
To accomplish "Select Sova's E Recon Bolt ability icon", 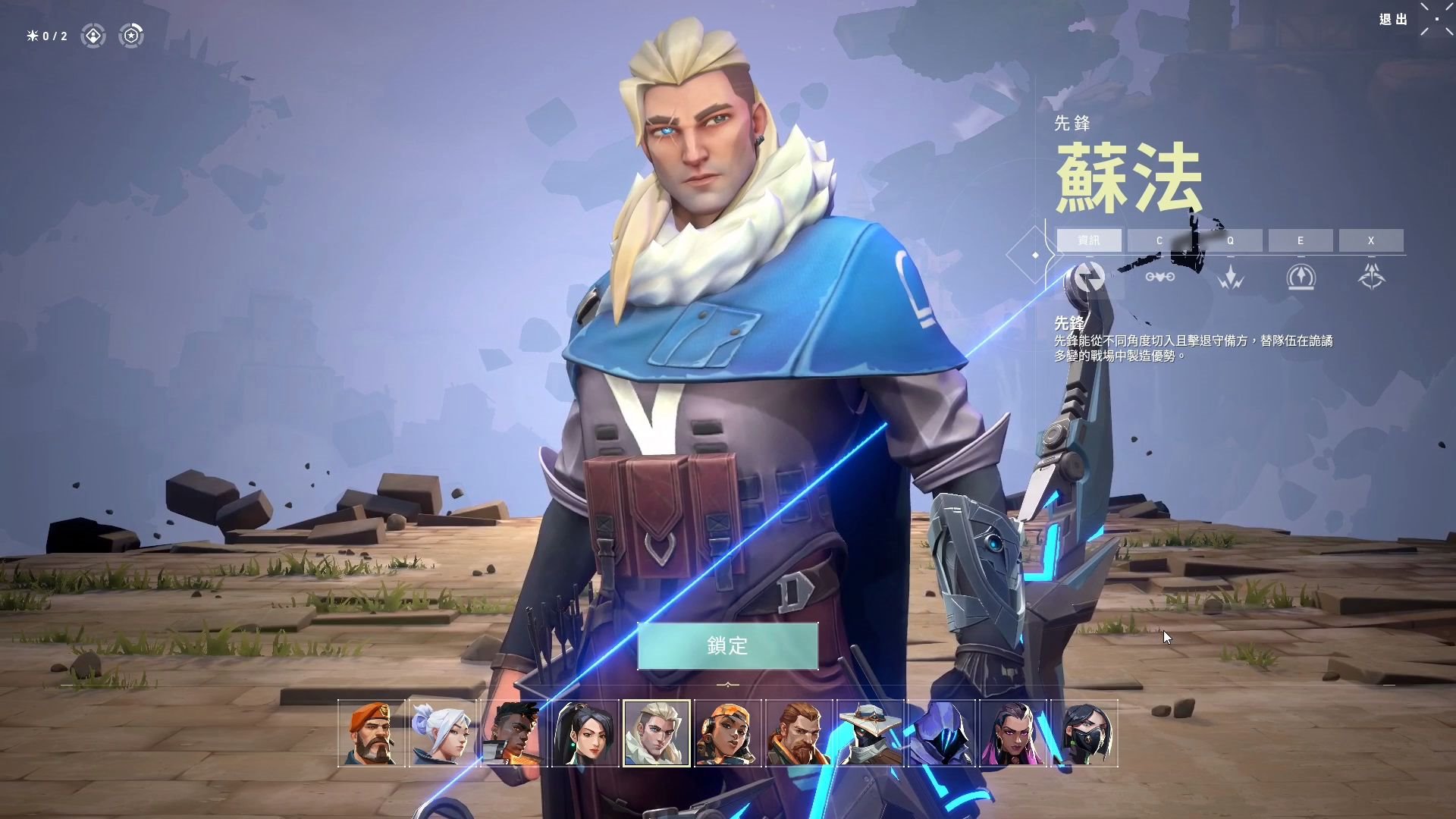I will click(x=1301, y=276).
